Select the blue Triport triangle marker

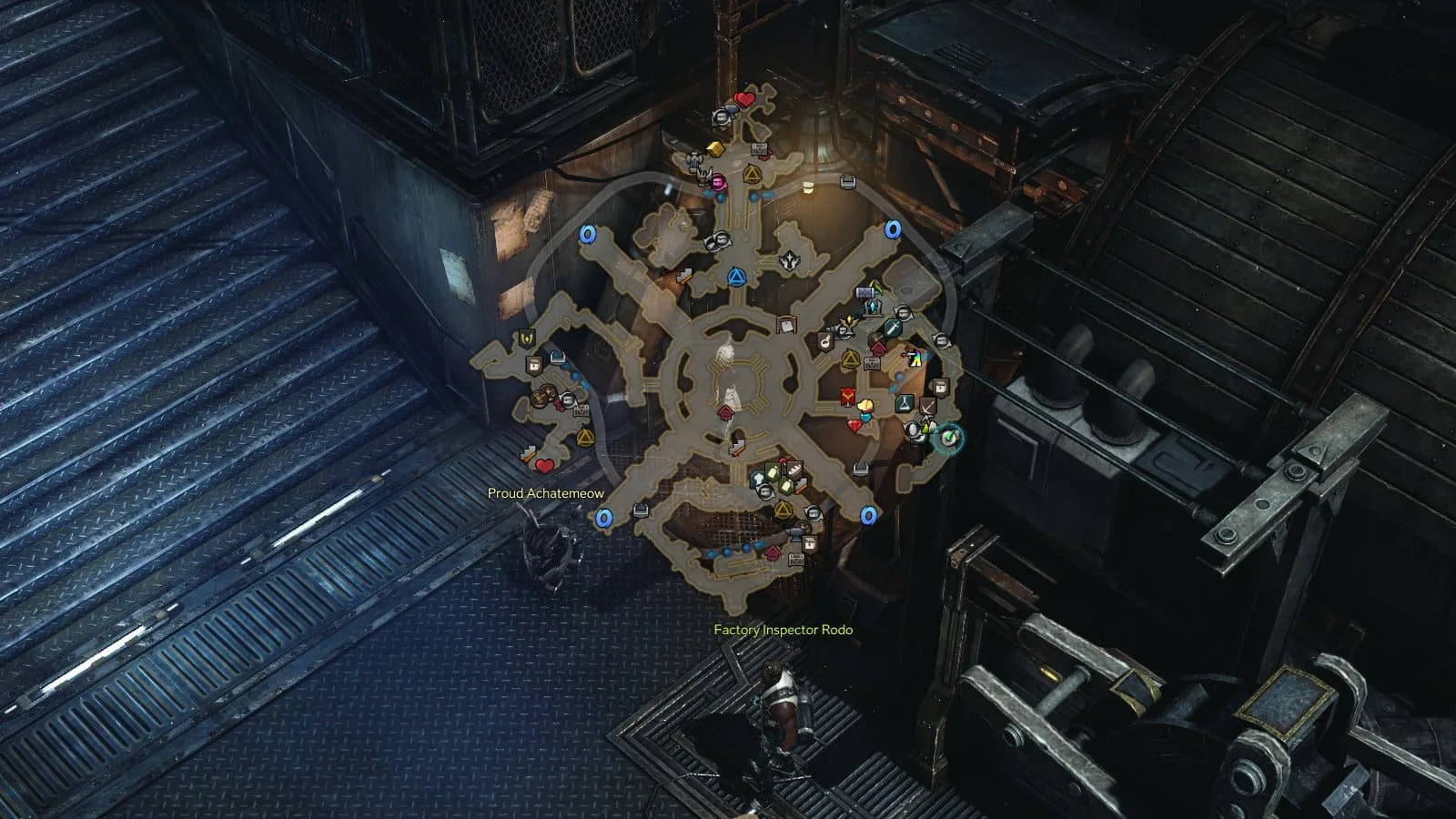click(736, 276)
